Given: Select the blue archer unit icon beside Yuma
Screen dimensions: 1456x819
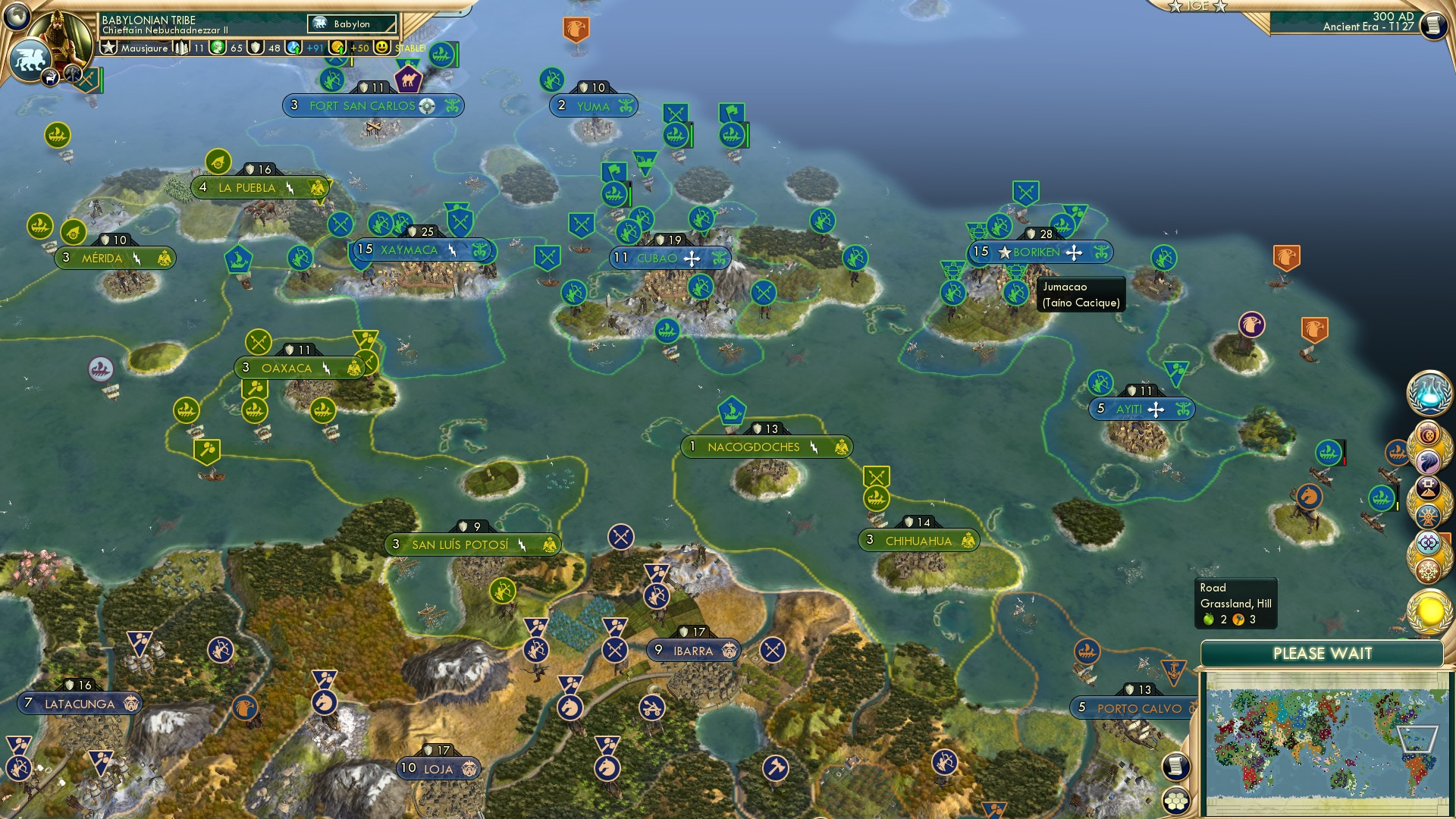Looking at the screenshot, I should [x=552, y=78].
